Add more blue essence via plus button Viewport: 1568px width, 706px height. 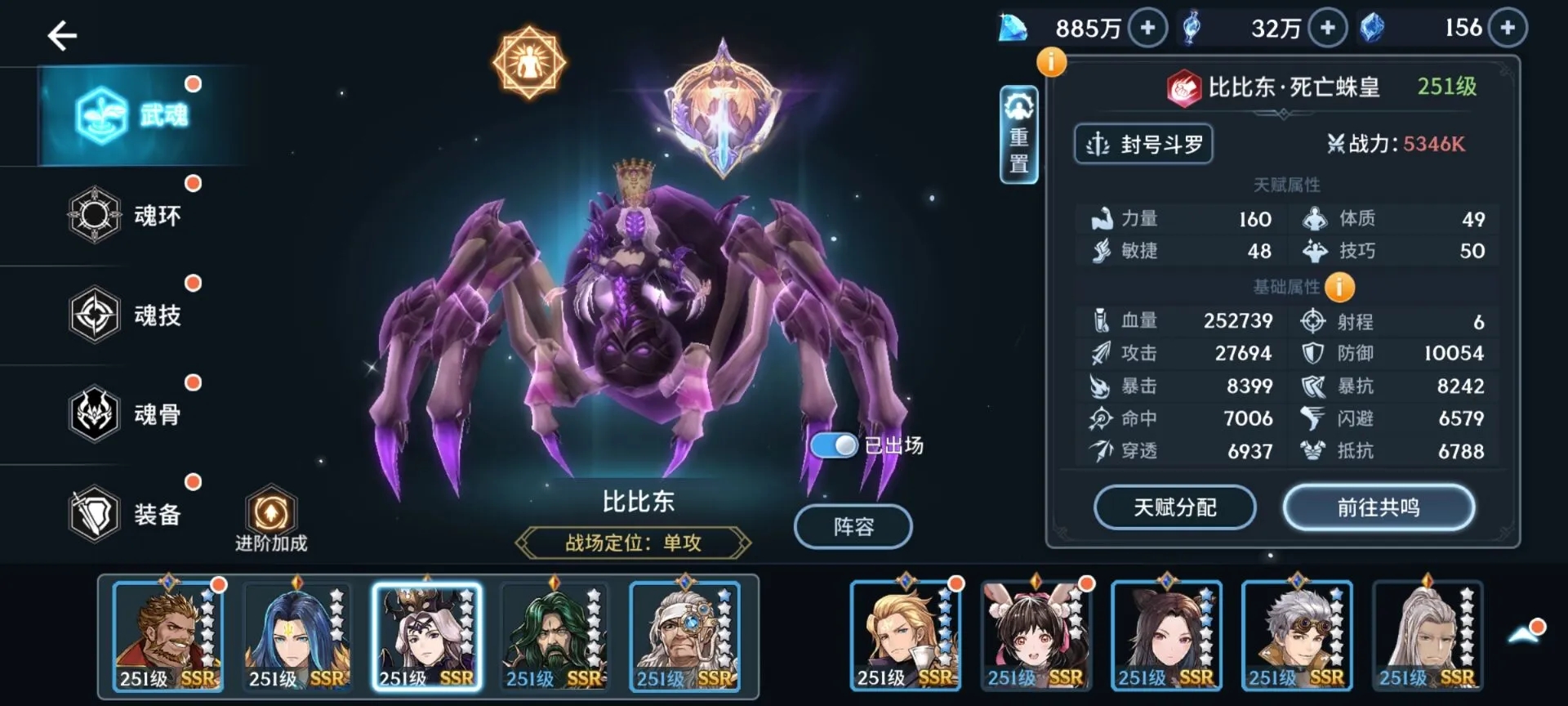tap(1328, 27)
